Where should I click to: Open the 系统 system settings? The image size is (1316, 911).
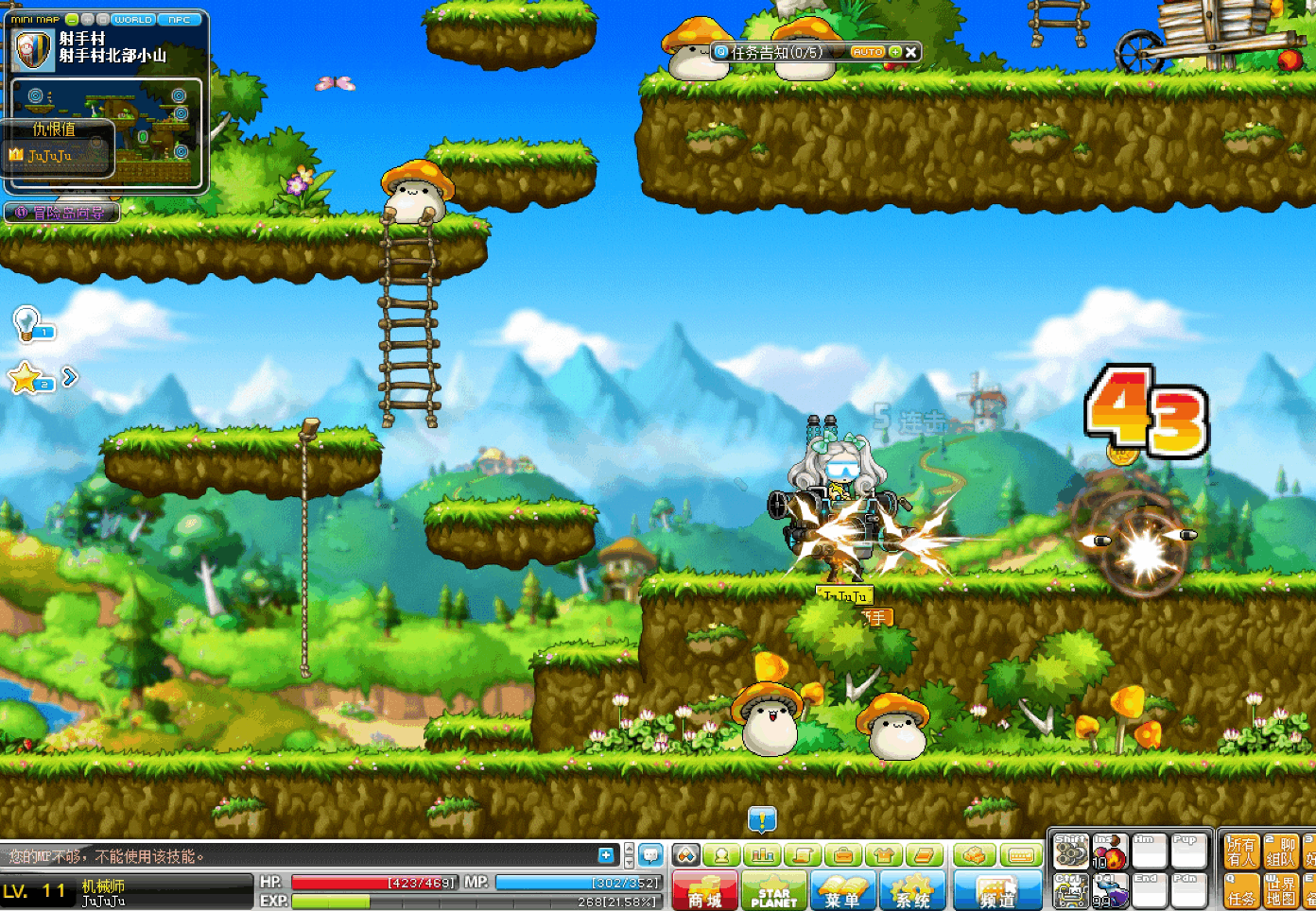click(x=912, y=891)
